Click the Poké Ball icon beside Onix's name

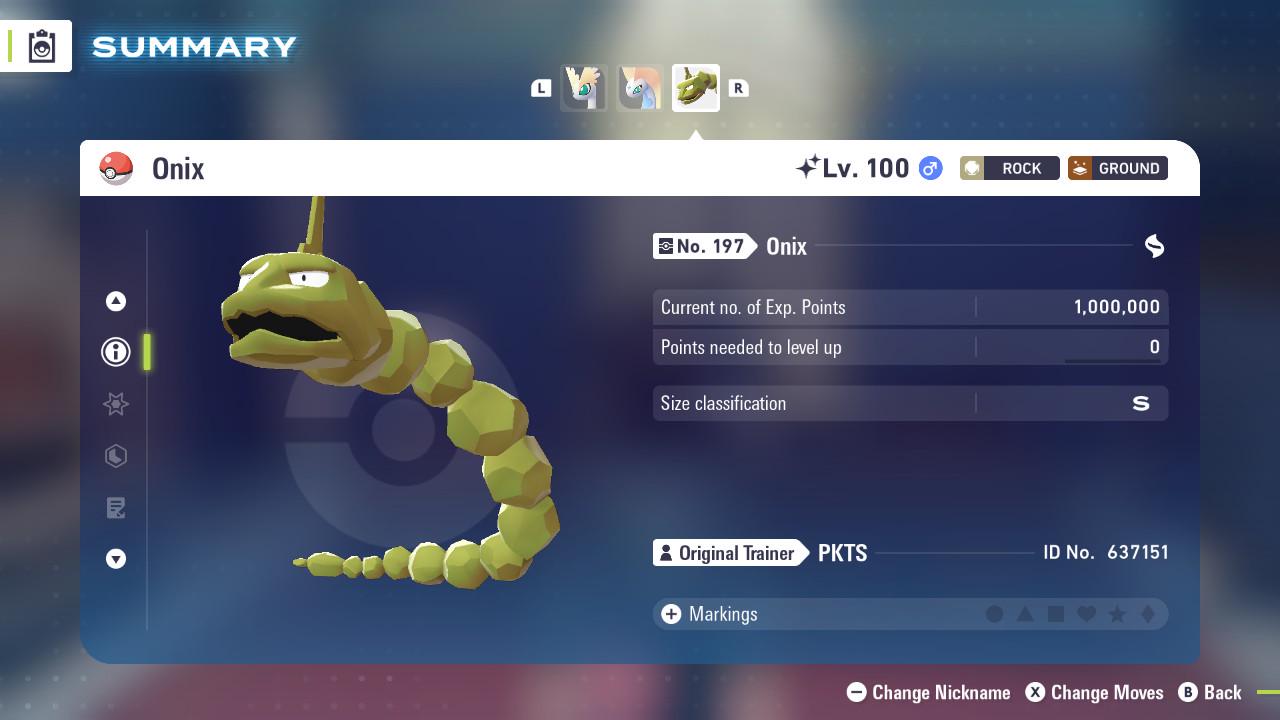pos(117,168)
